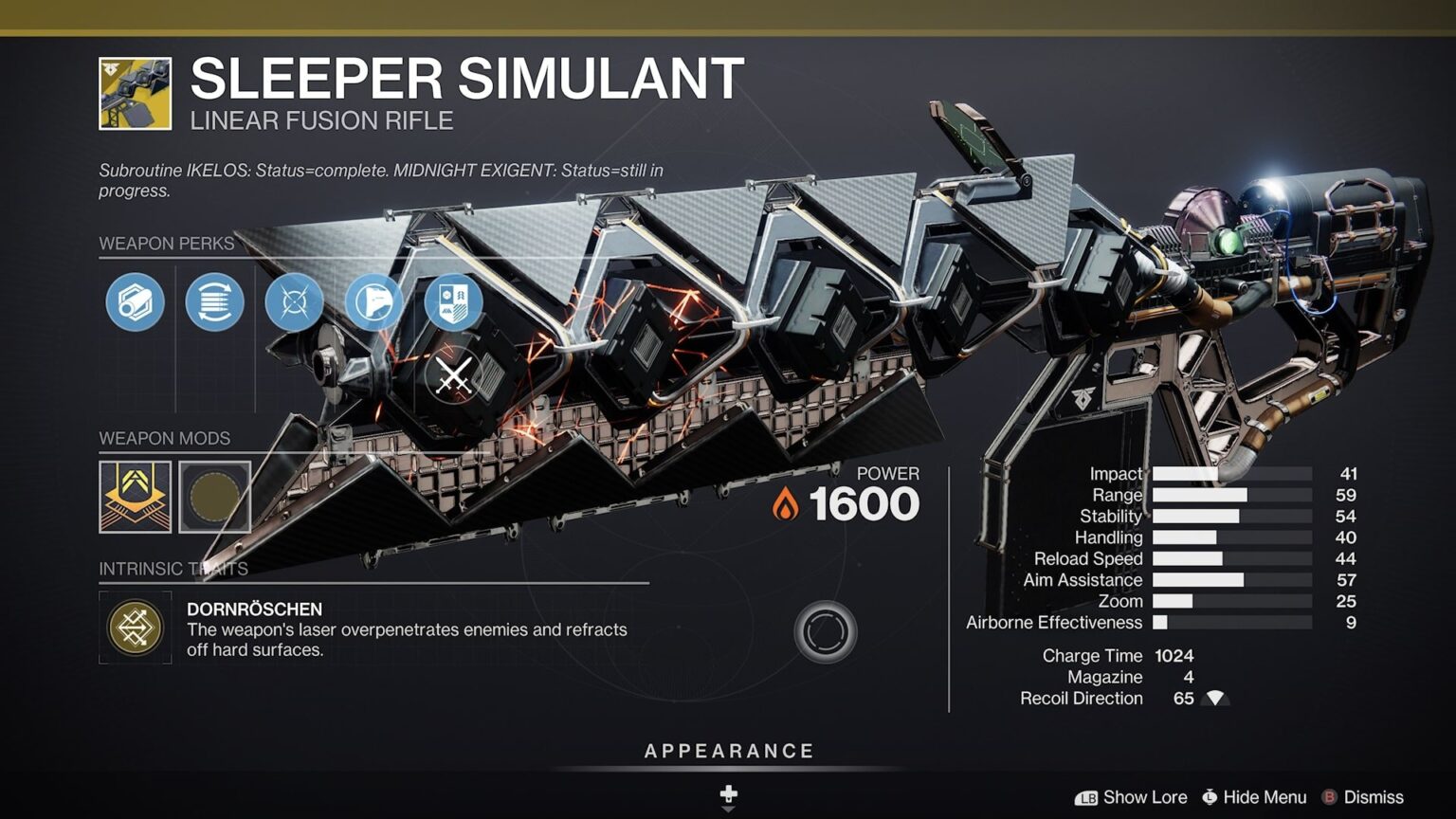Select the first weapon perk battery icon
This screenshot has width=1456, height=819.
click(134, 302)
